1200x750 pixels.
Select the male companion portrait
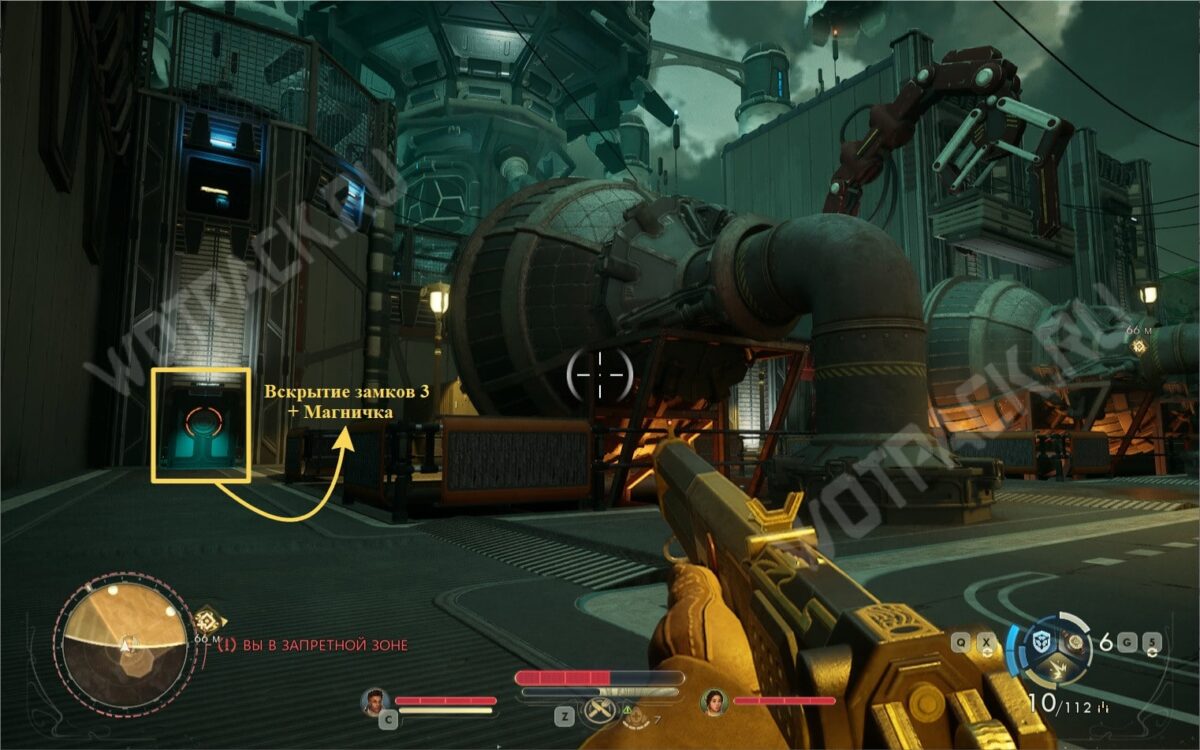(375, 701)
